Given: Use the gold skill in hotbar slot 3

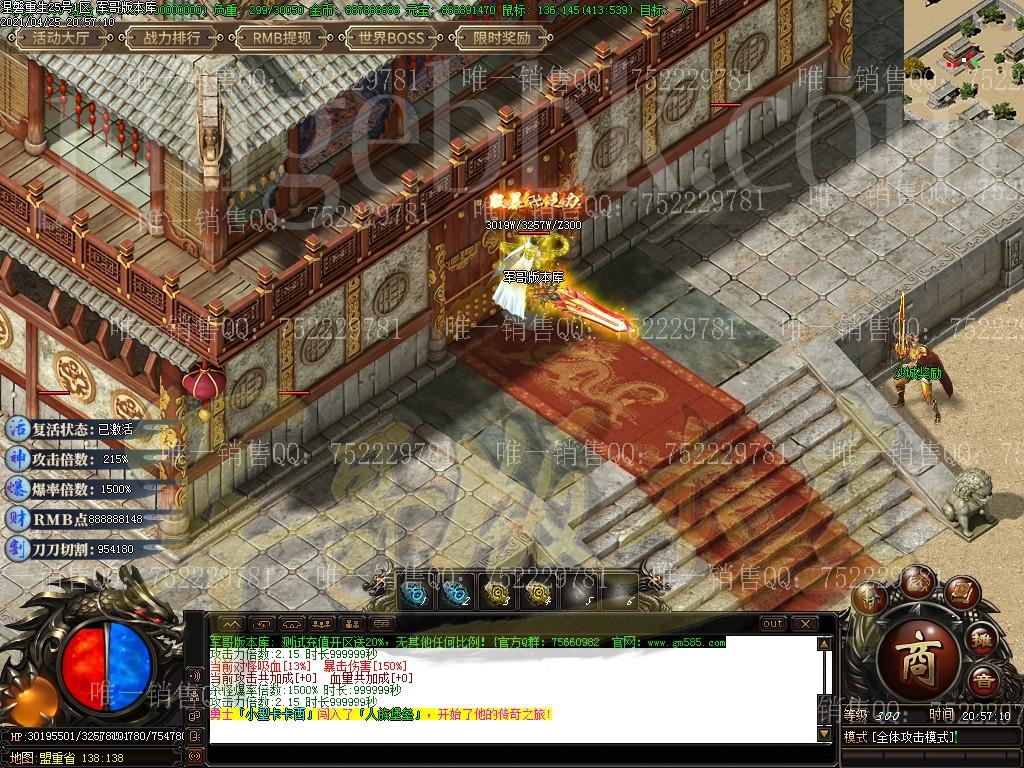Looking at the screenshot, I should click(497, 592).
